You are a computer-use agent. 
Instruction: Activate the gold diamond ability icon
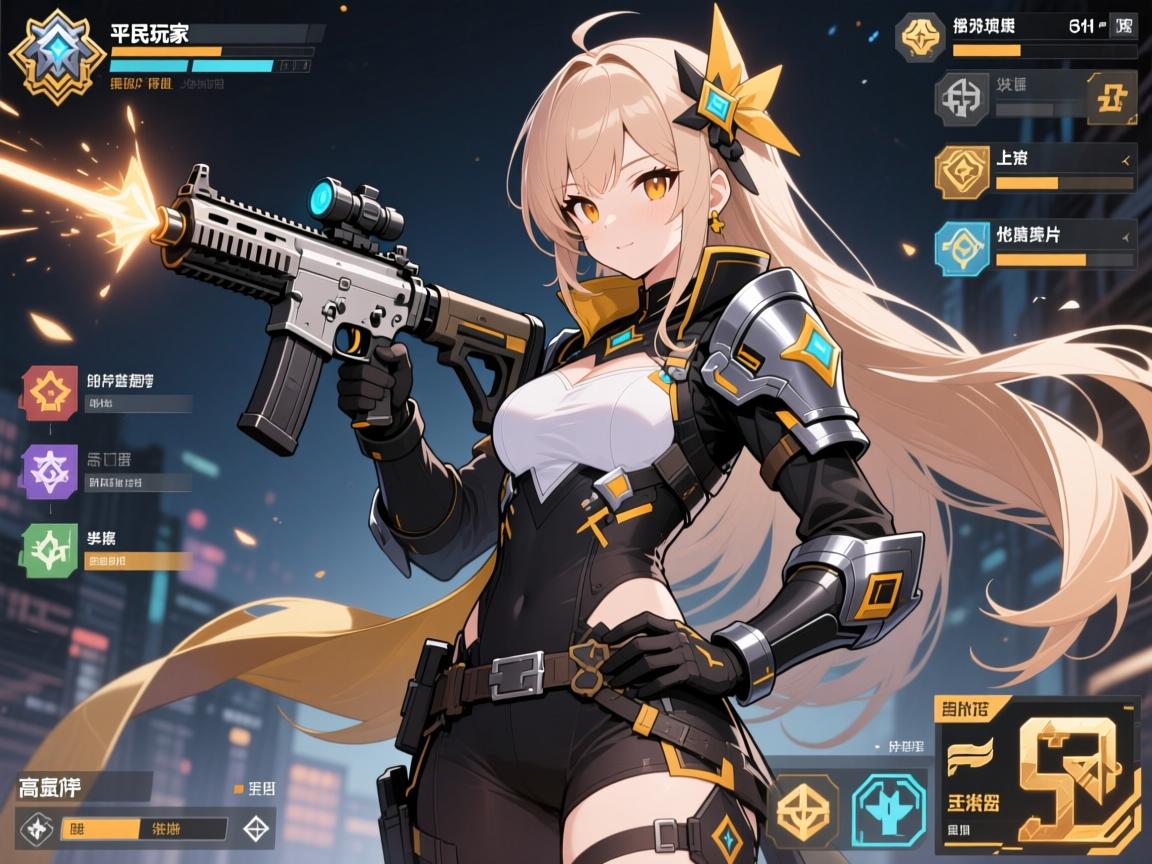pos(806,807)
